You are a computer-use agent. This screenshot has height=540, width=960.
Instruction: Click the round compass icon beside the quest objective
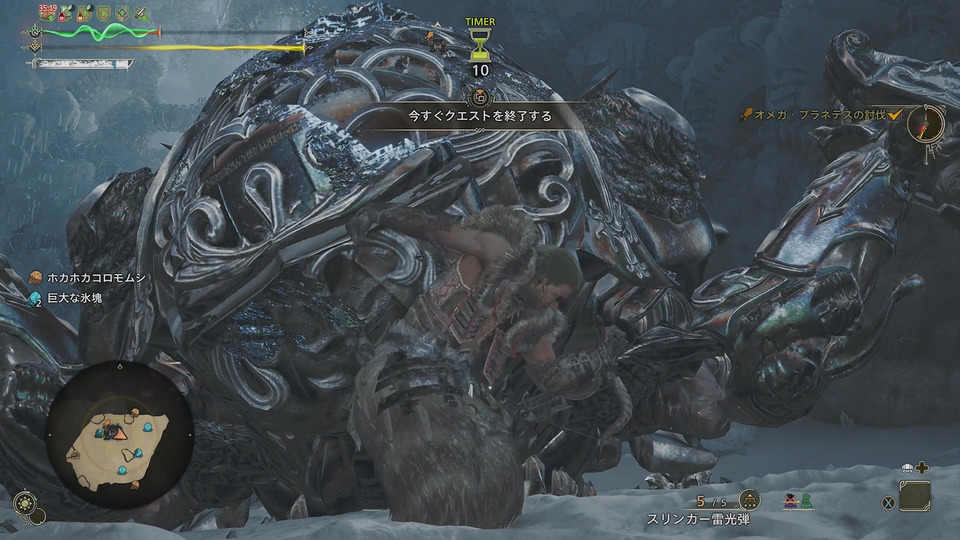point(924,124)
